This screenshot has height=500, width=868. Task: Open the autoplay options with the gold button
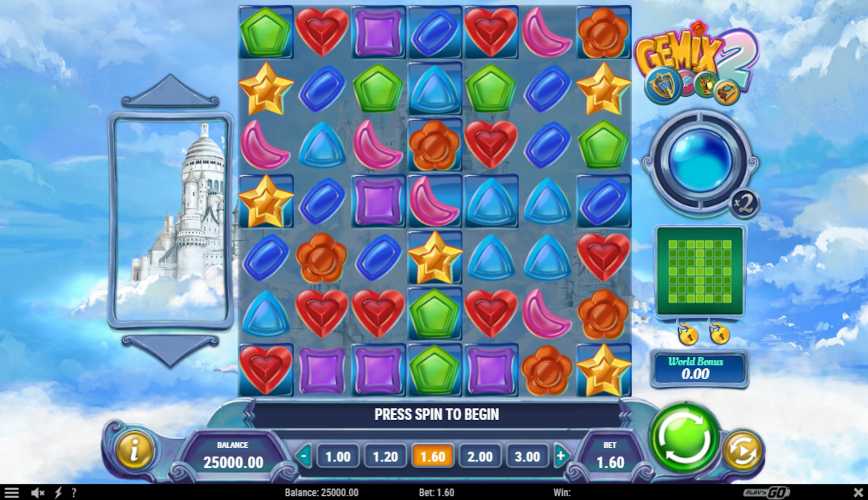tap(741, 451)
